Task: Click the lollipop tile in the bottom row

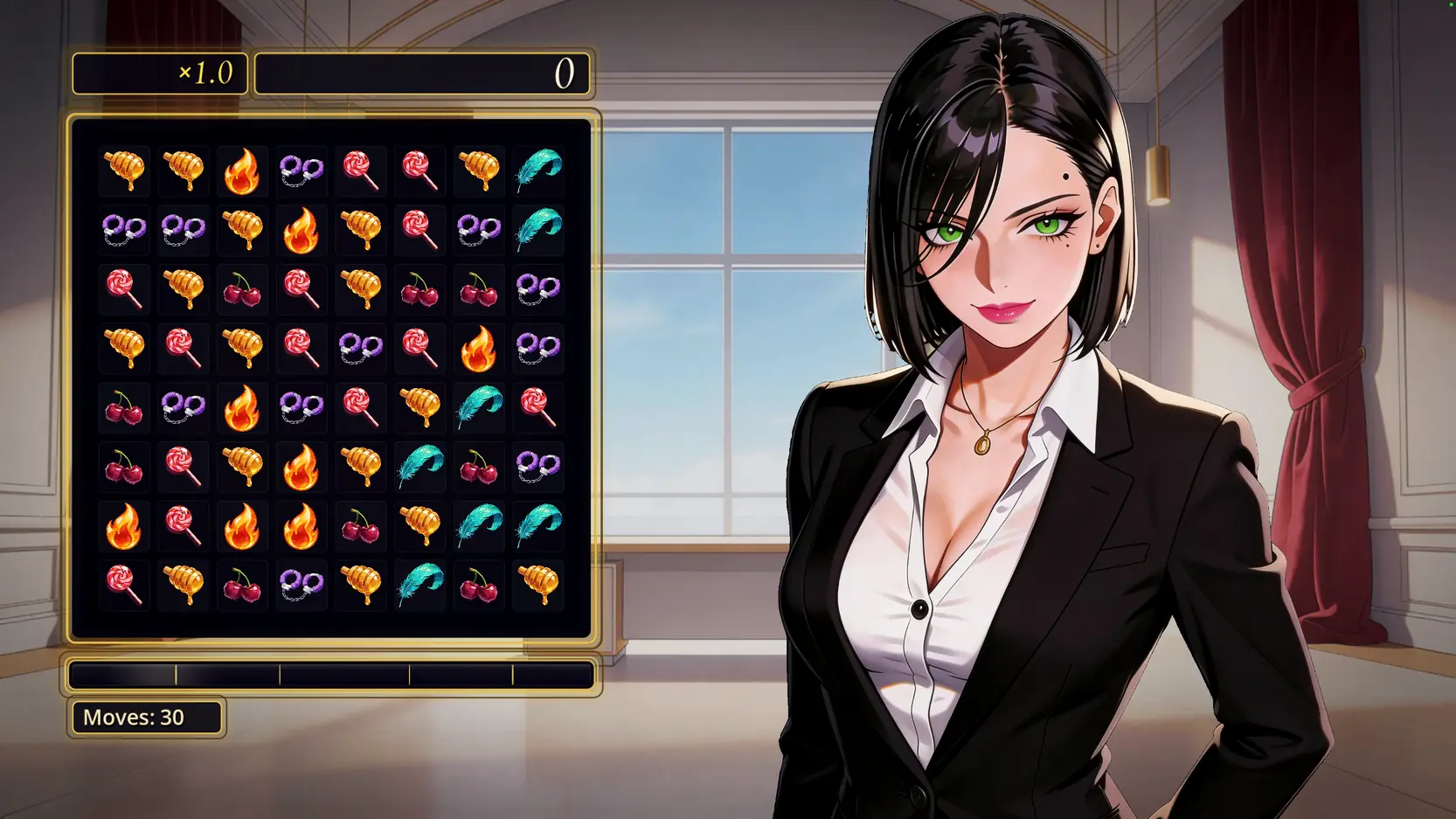Action: pyautogui.click(x=123, y=584)
